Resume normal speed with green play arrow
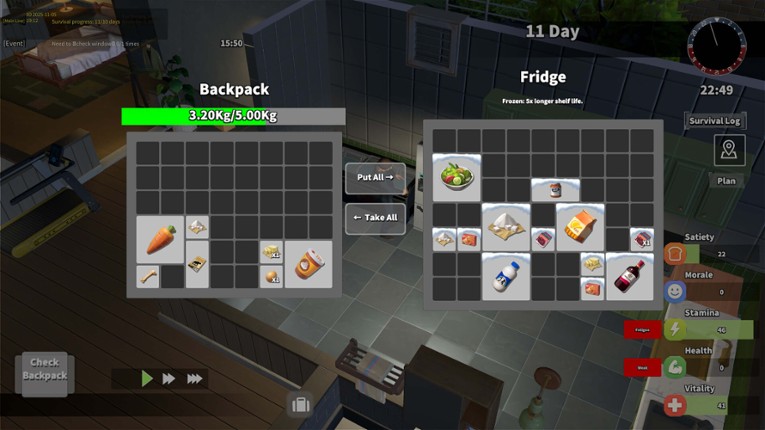Image resolution: width=765 pixels, height=430 pixels. tap(147, 378)
